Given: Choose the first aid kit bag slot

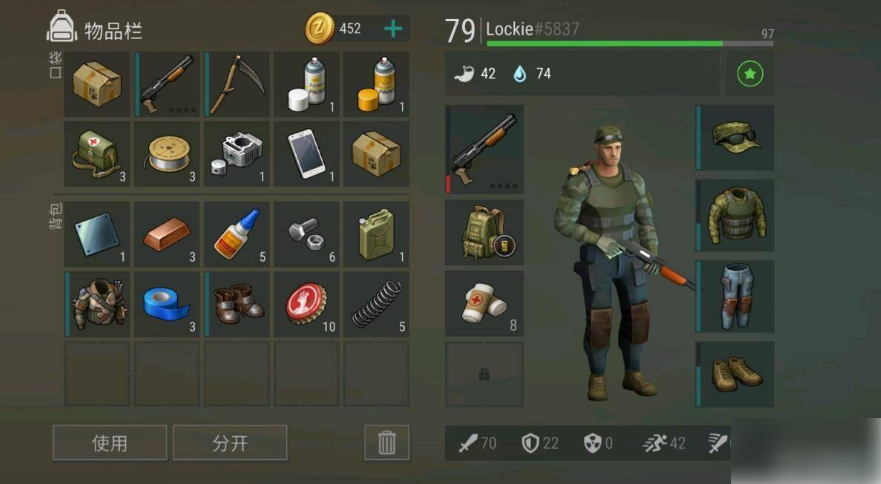Looking at the screenshot, I should point(97,154).
